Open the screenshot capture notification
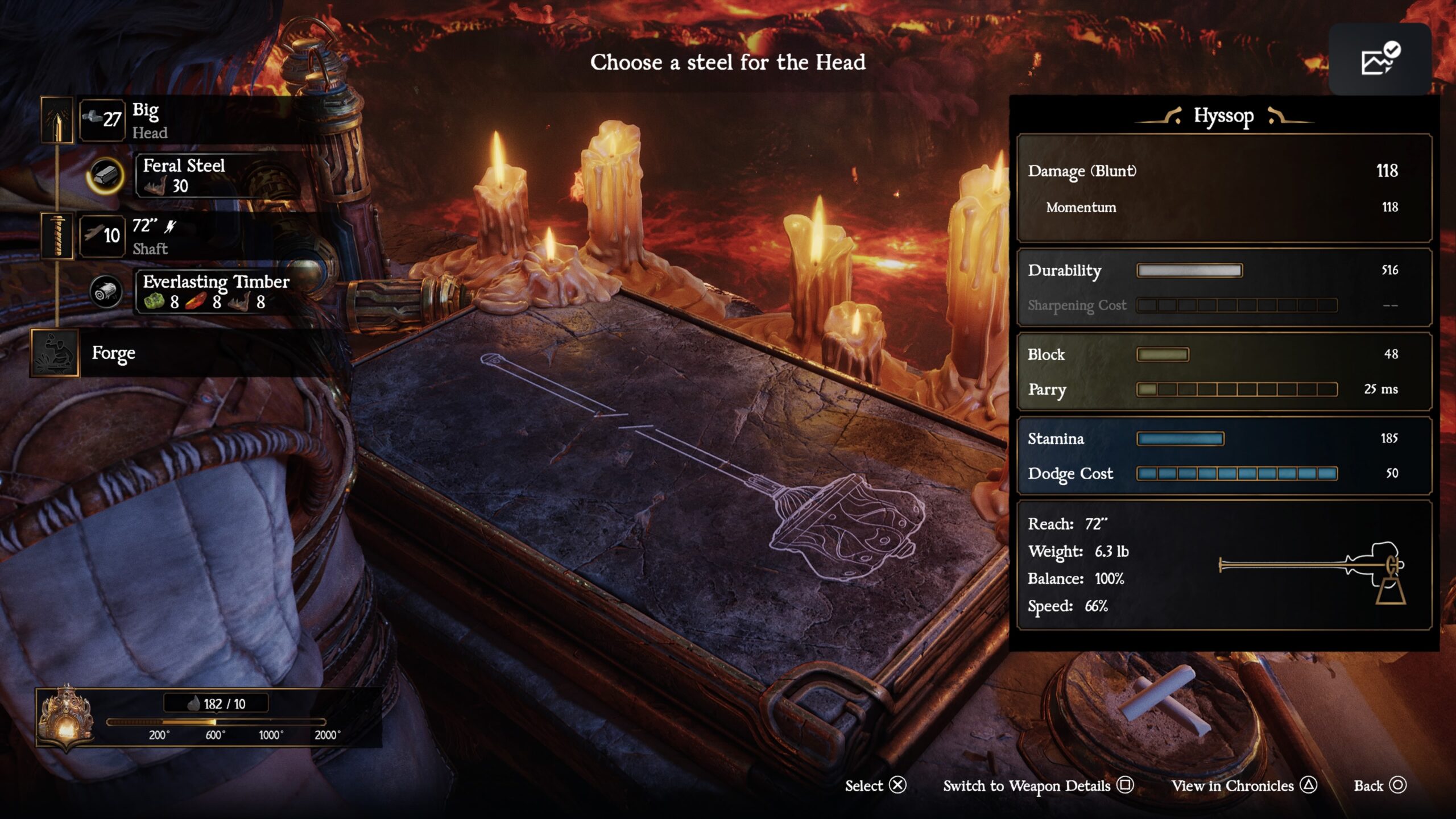Image resolution: width=1456 pixels, height=819 pixels. point(1380,60)
